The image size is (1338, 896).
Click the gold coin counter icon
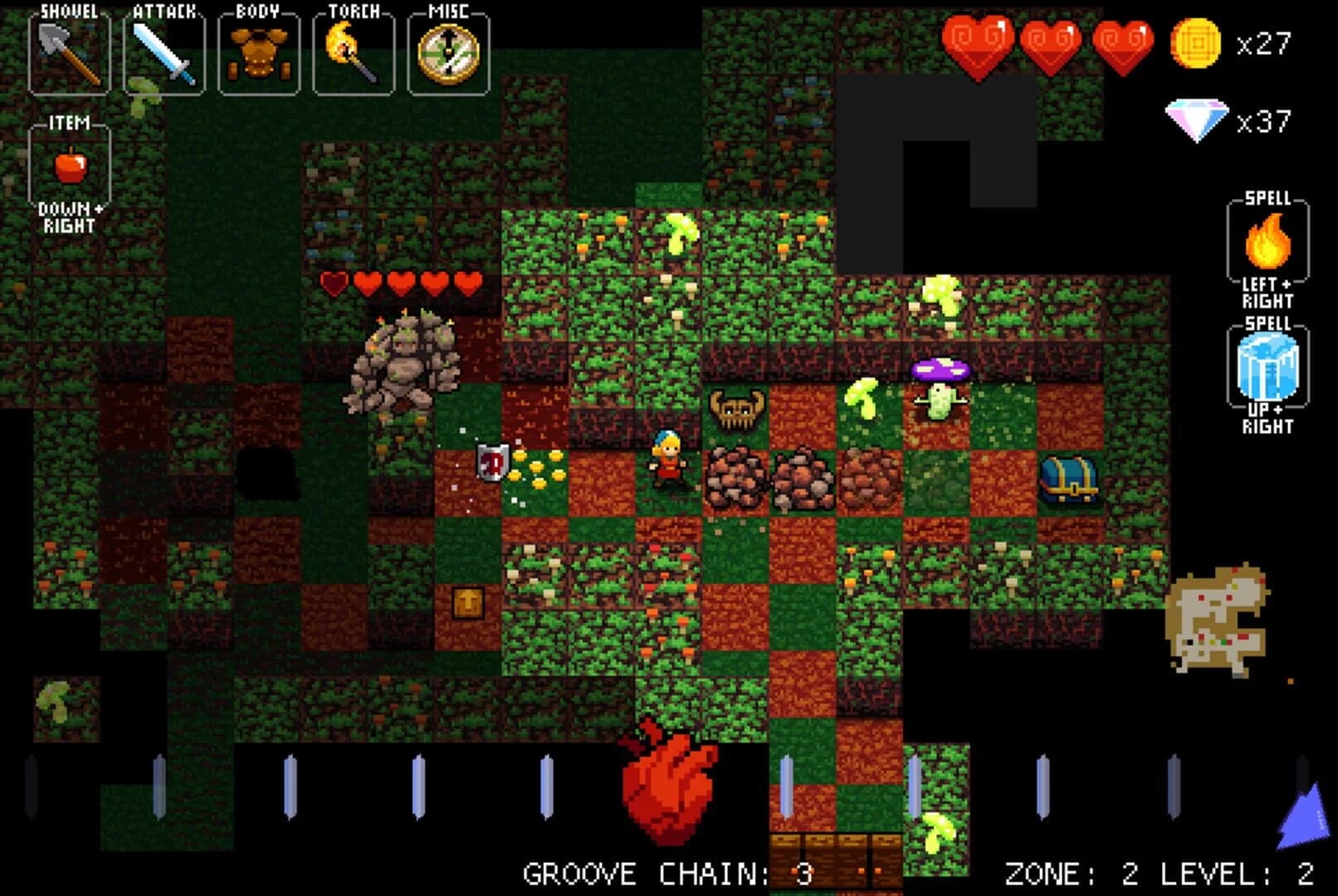point(1198,43)
